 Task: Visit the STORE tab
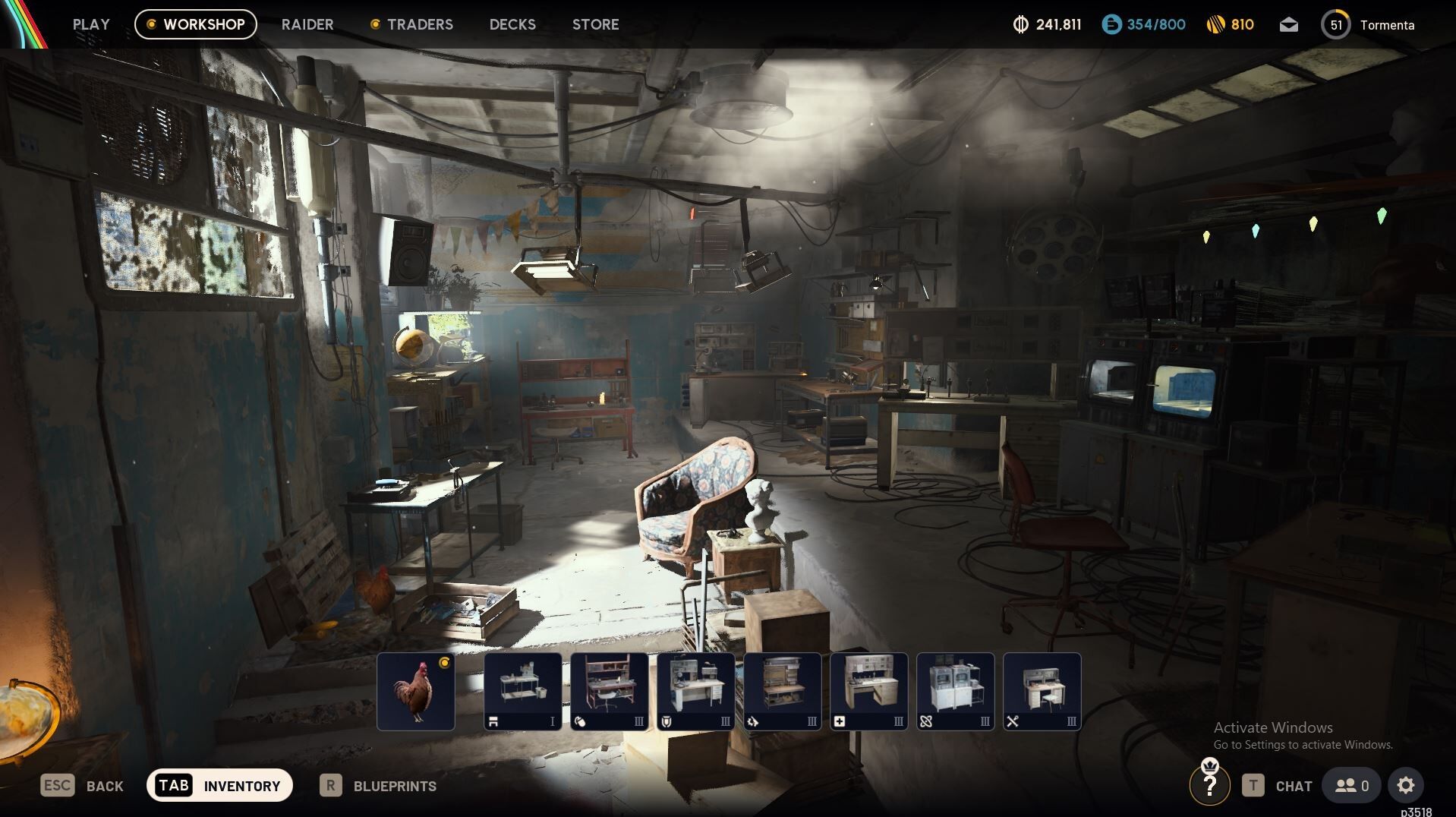point(596,24)
